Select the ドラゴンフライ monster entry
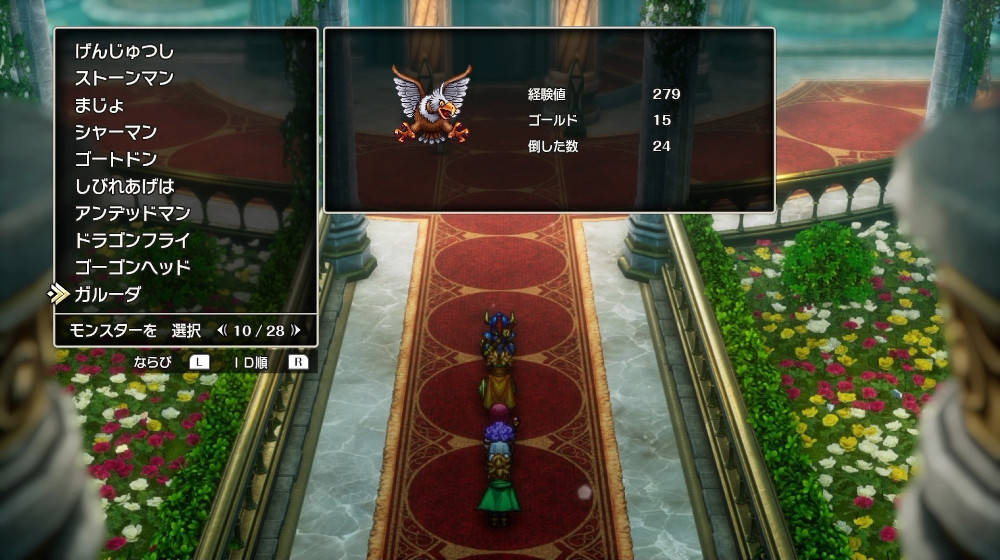 click(133, 240)
